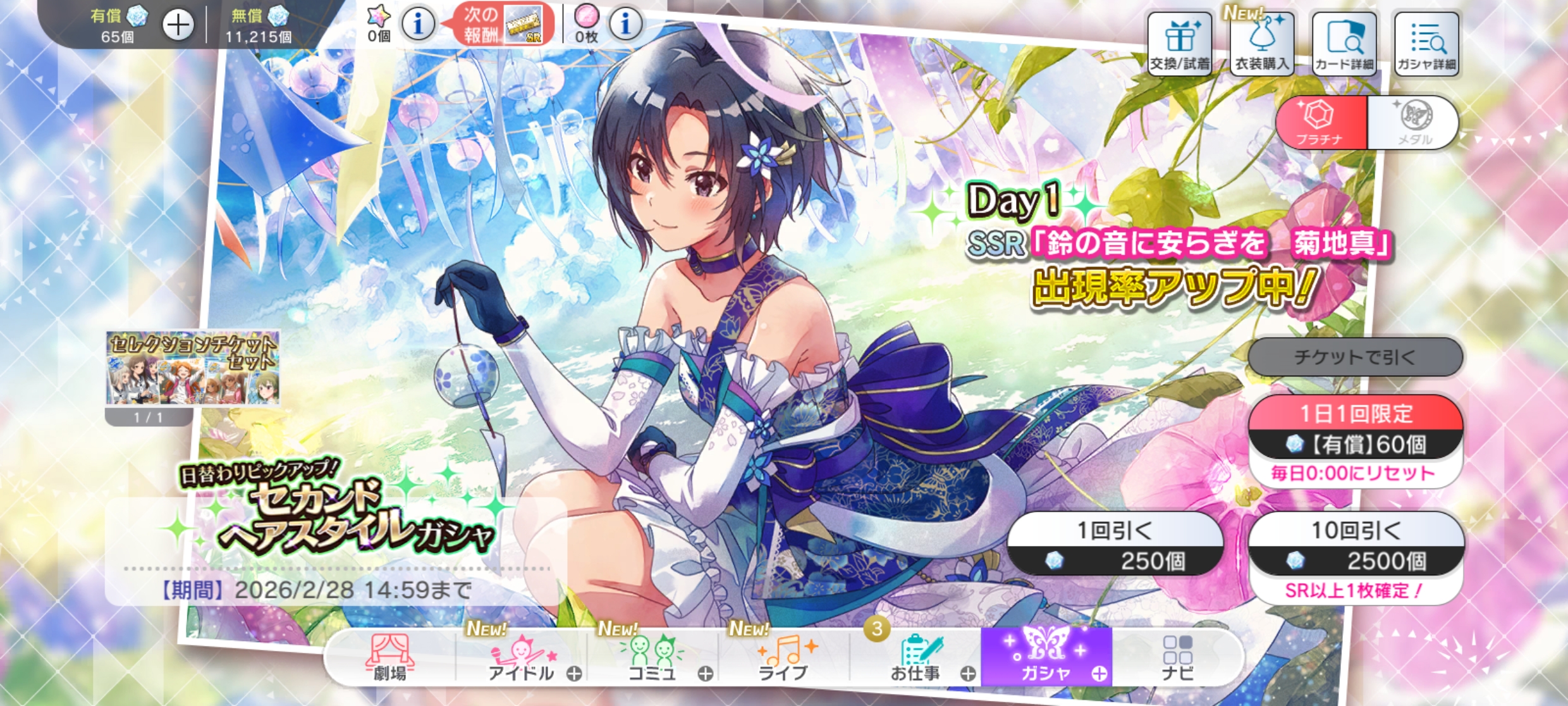Viewport: 1568px width, 706px height.
Task: Open the 衣装購入 costume purchase screen
Action: (1261, 44)
